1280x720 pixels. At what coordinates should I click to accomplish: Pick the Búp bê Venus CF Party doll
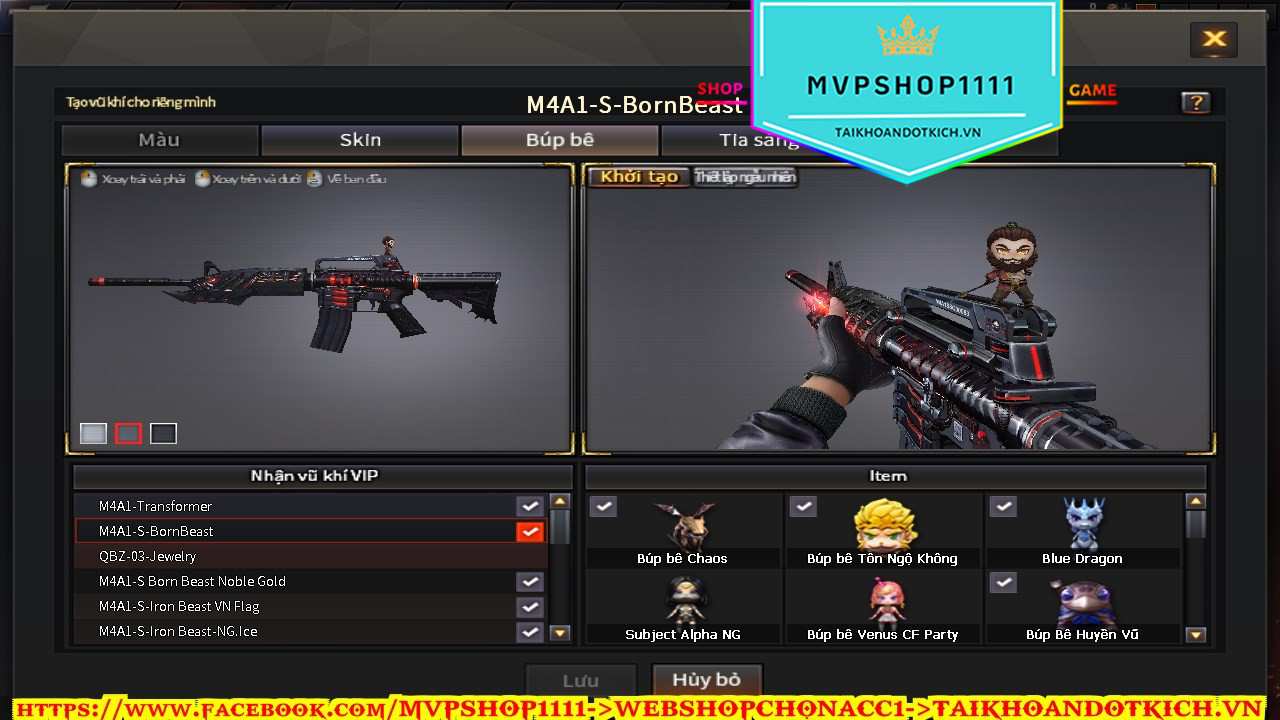(883, 606)
